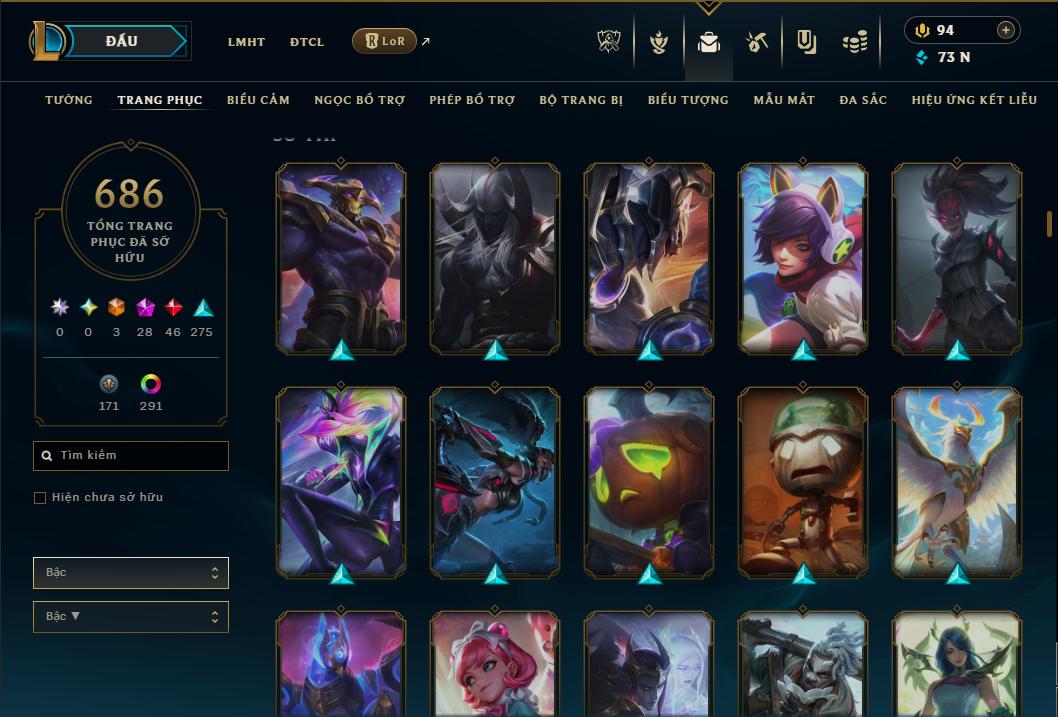Viewport: 1058px width, 717px height.
Task: Click the ĐẤU play button
Action: (122, 41)
